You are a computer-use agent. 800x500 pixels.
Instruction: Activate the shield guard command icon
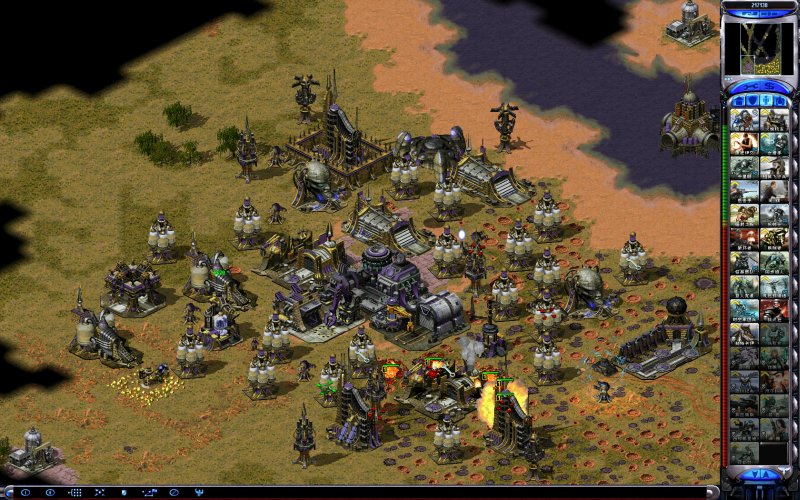point(124,493)
